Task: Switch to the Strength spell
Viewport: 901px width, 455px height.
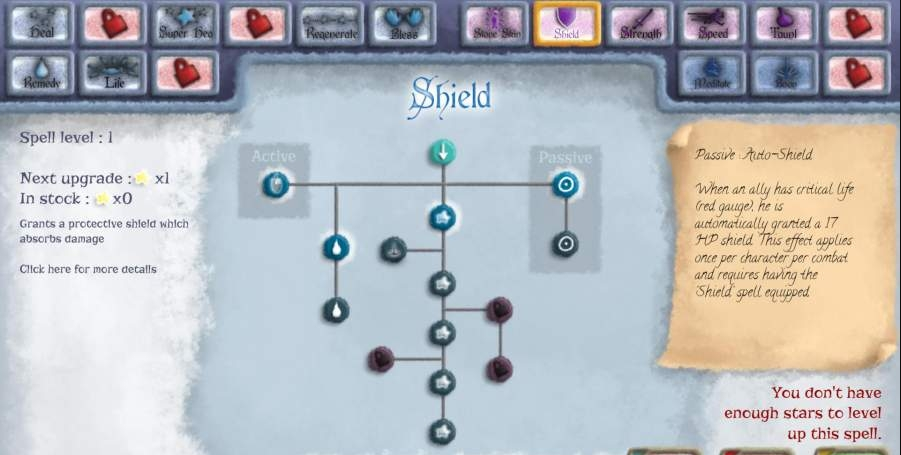Action: click(640, 24)
